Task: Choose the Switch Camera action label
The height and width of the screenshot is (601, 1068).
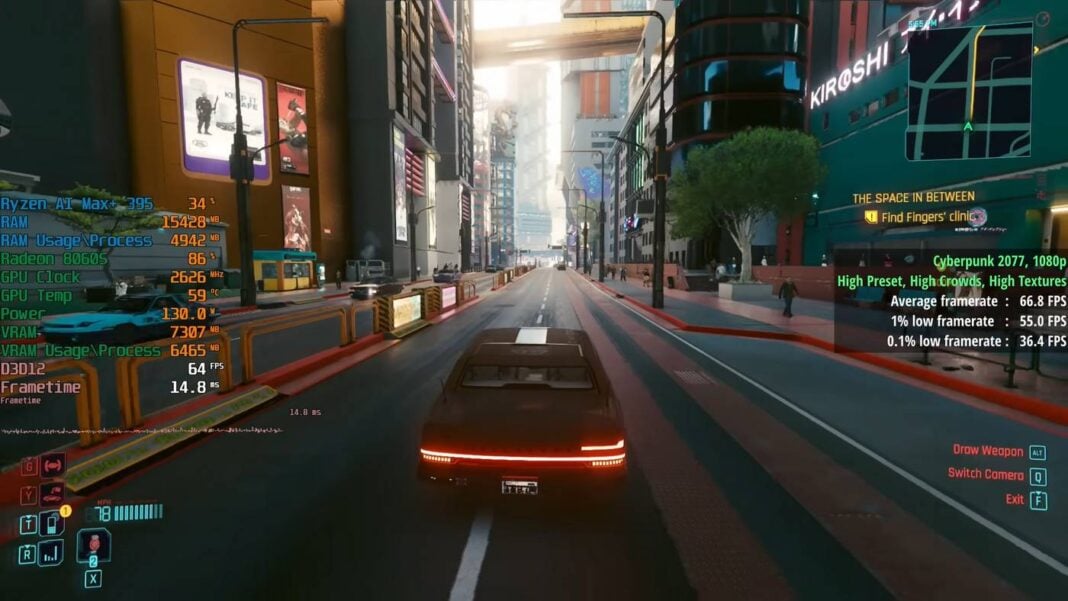Action: click(x=986, y=475)
